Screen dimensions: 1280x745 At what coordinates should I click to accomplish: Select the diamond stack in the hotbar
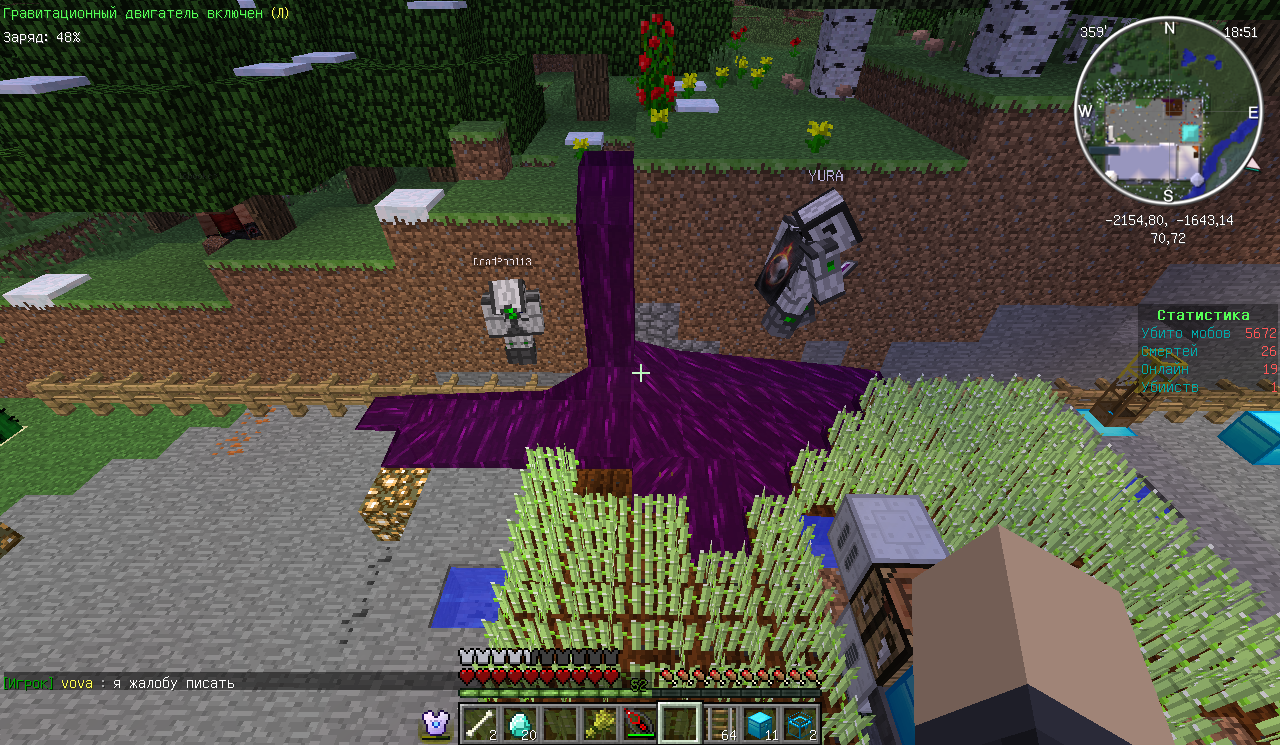pos(519,723)
